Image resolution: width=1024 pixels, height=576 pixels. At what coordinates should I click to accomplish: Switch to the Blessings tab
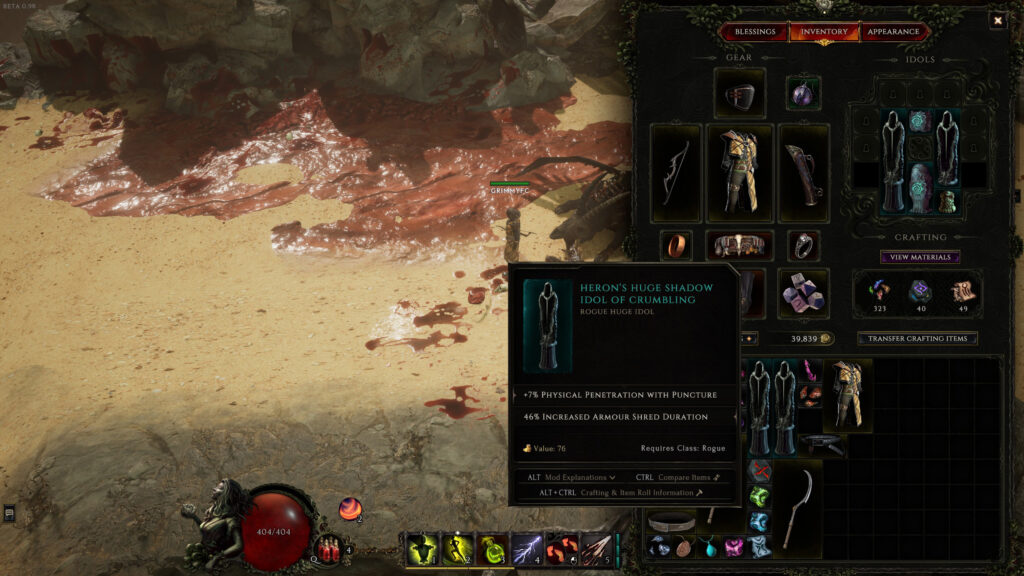click(x=755, y=32)
